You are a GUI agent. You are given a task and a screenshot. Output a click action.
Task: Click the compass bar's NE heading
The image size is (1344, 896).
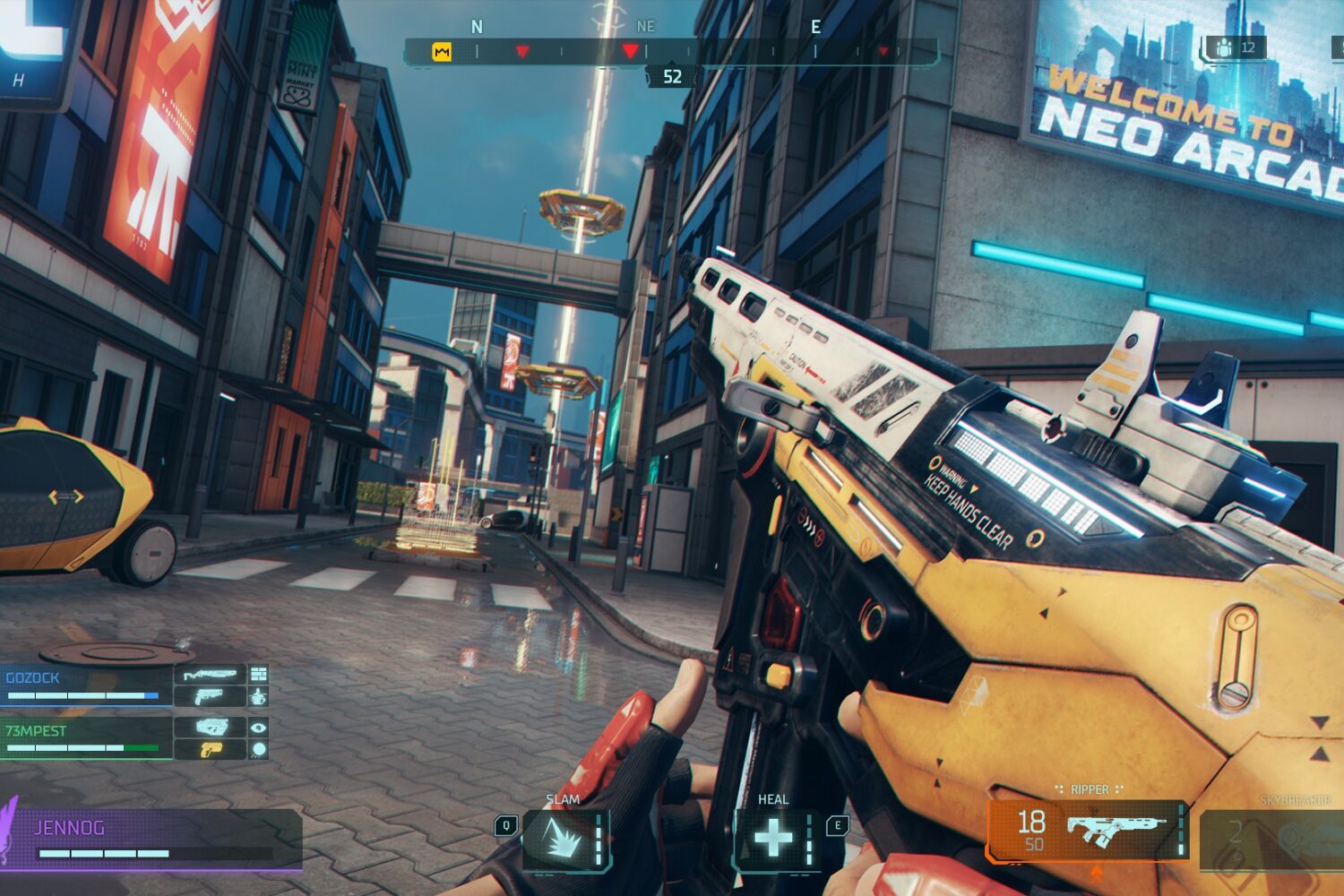[x=645, y=27]
